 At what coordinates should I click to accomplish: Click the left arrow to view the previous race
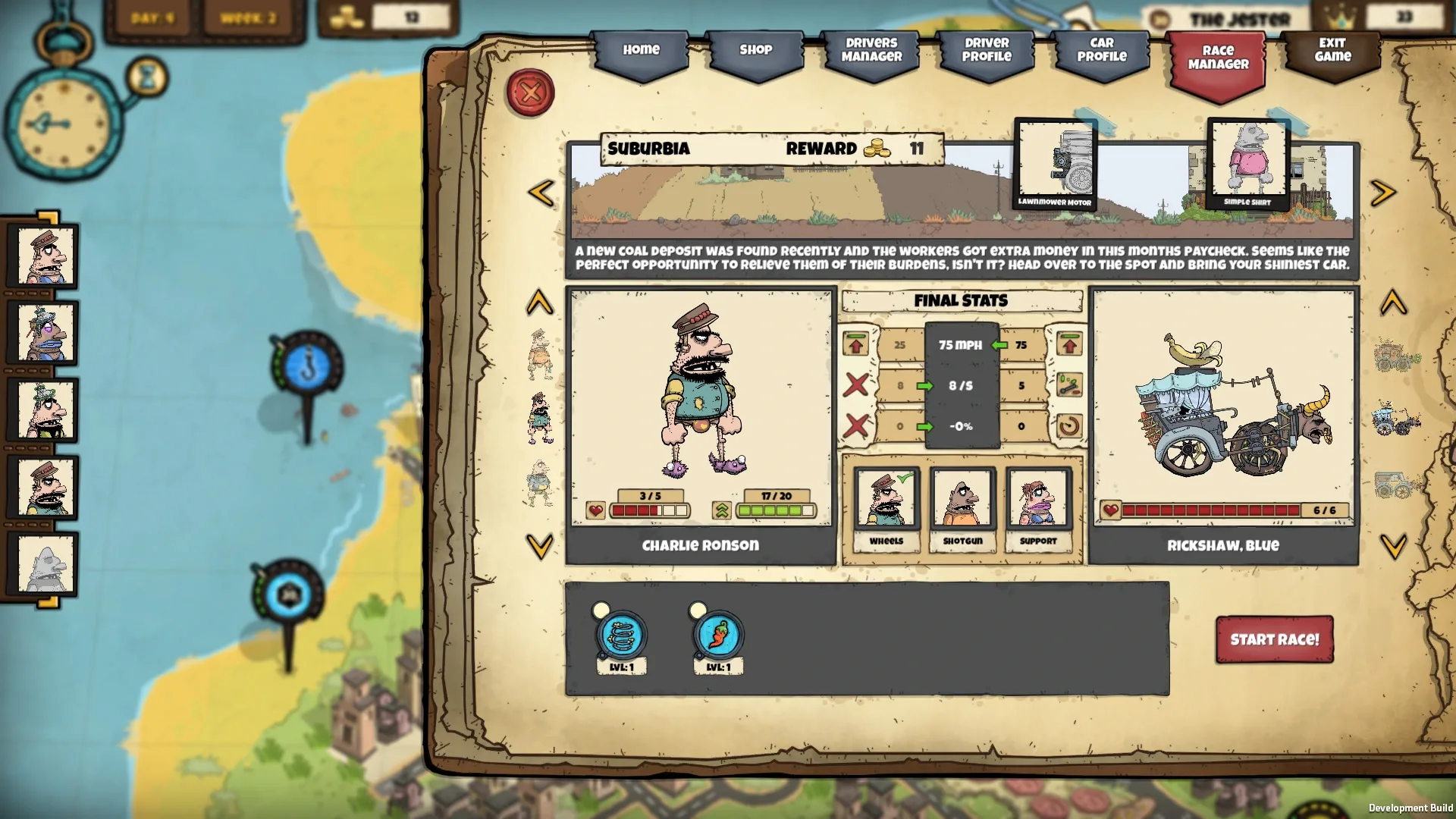[540, 192]
